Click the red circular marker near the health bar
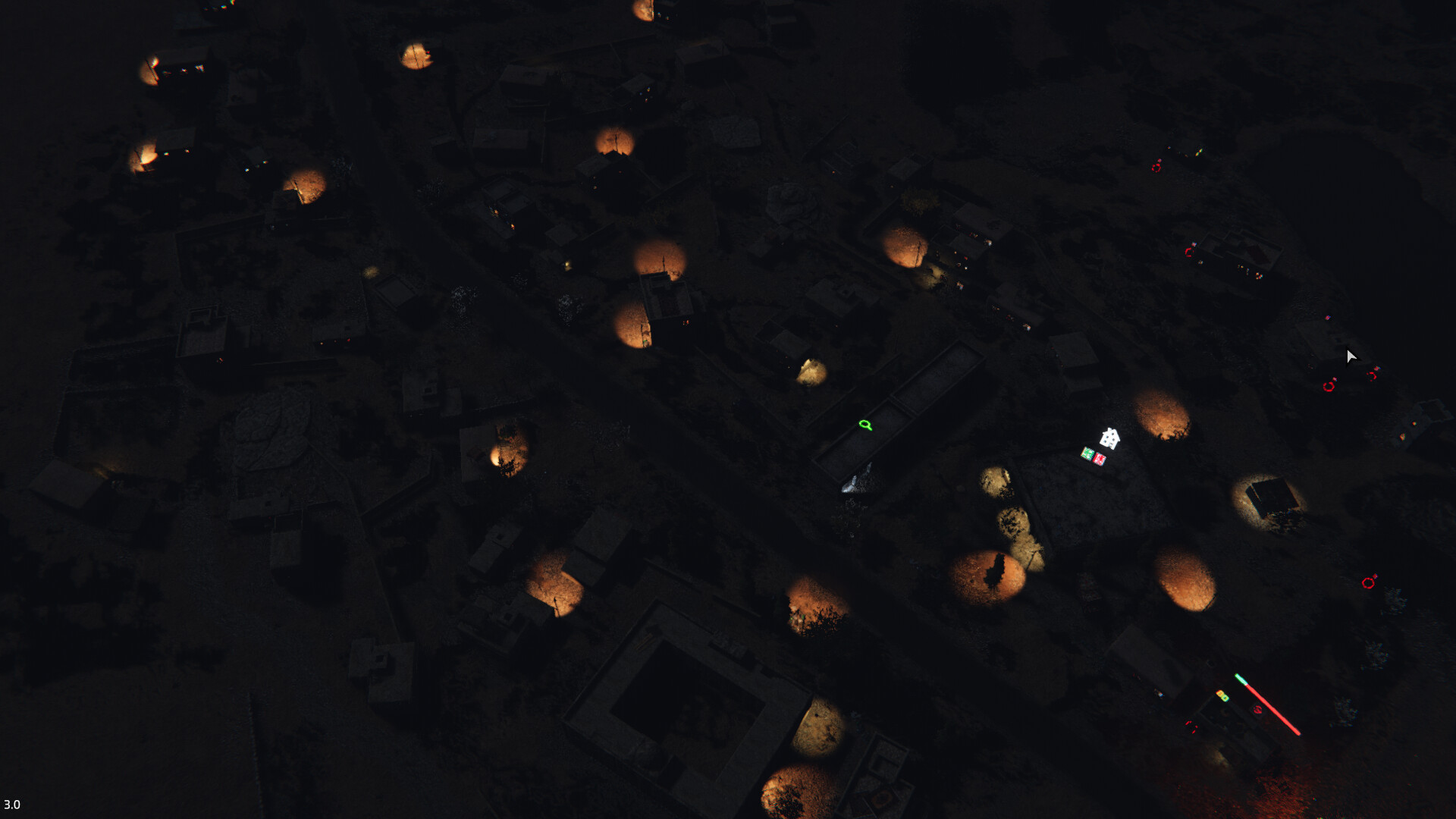The width and height of the screenshot is (1456, 819). point(1258,710)
